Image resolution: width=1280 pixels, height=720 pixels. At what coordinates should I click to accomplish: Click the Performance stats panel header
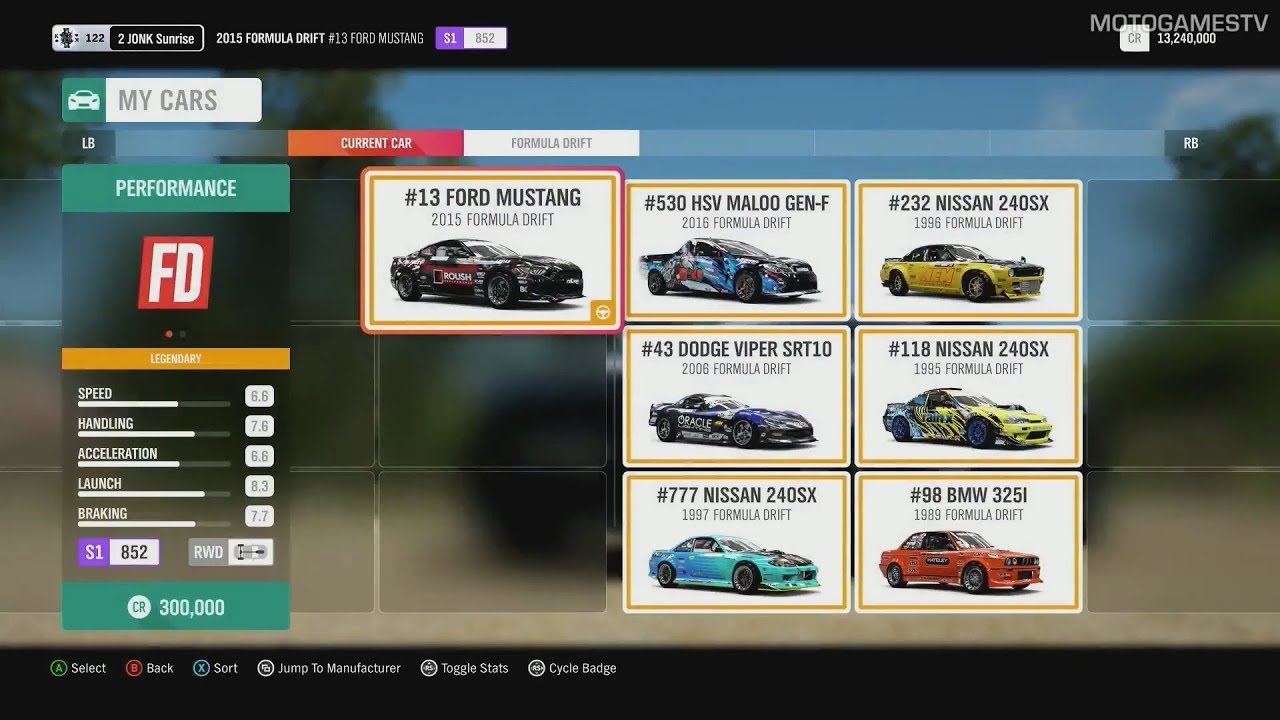(x=176, y=188)
